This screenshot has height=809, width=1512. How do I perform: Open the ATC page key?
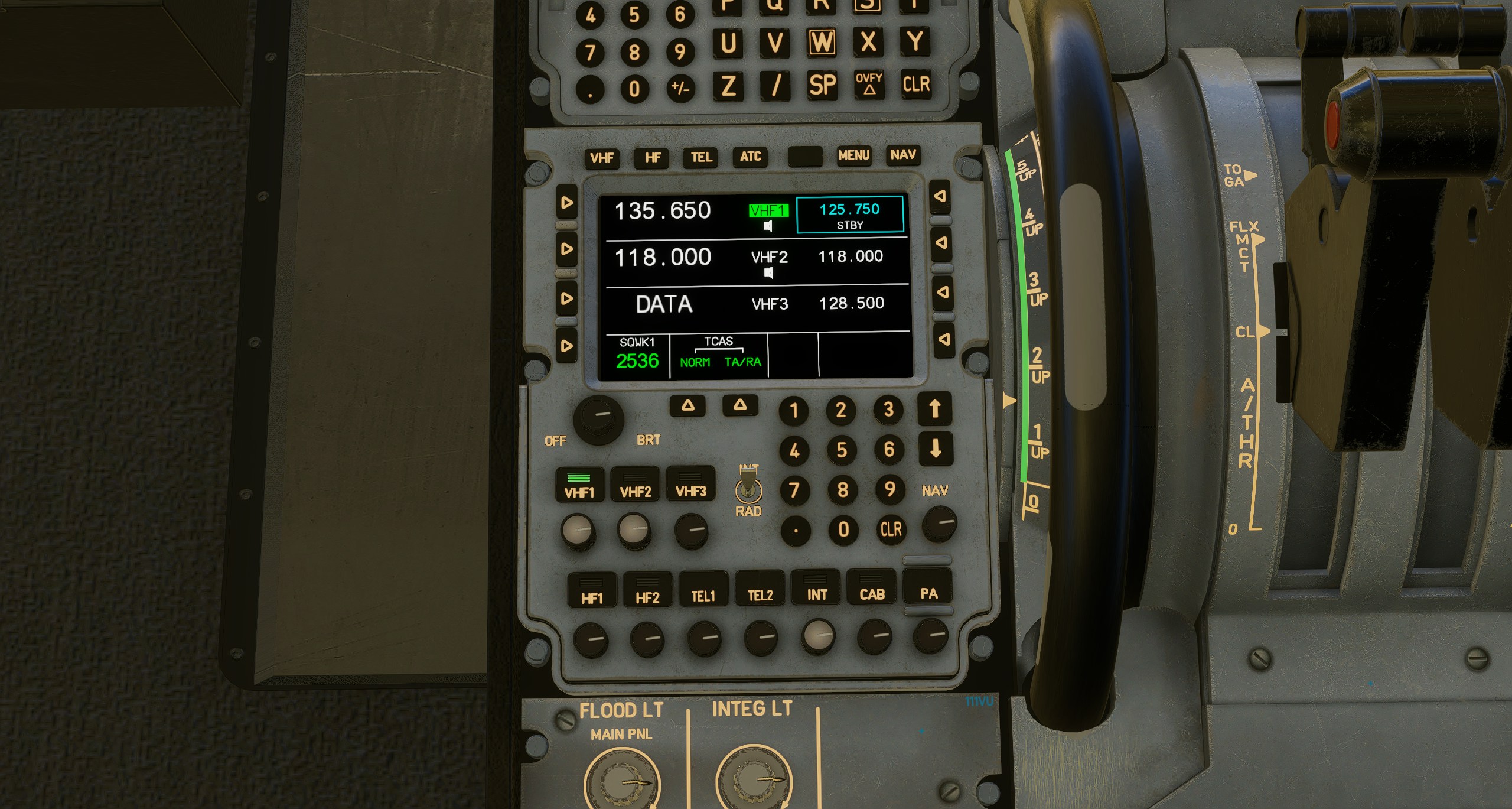click(750, 157)
